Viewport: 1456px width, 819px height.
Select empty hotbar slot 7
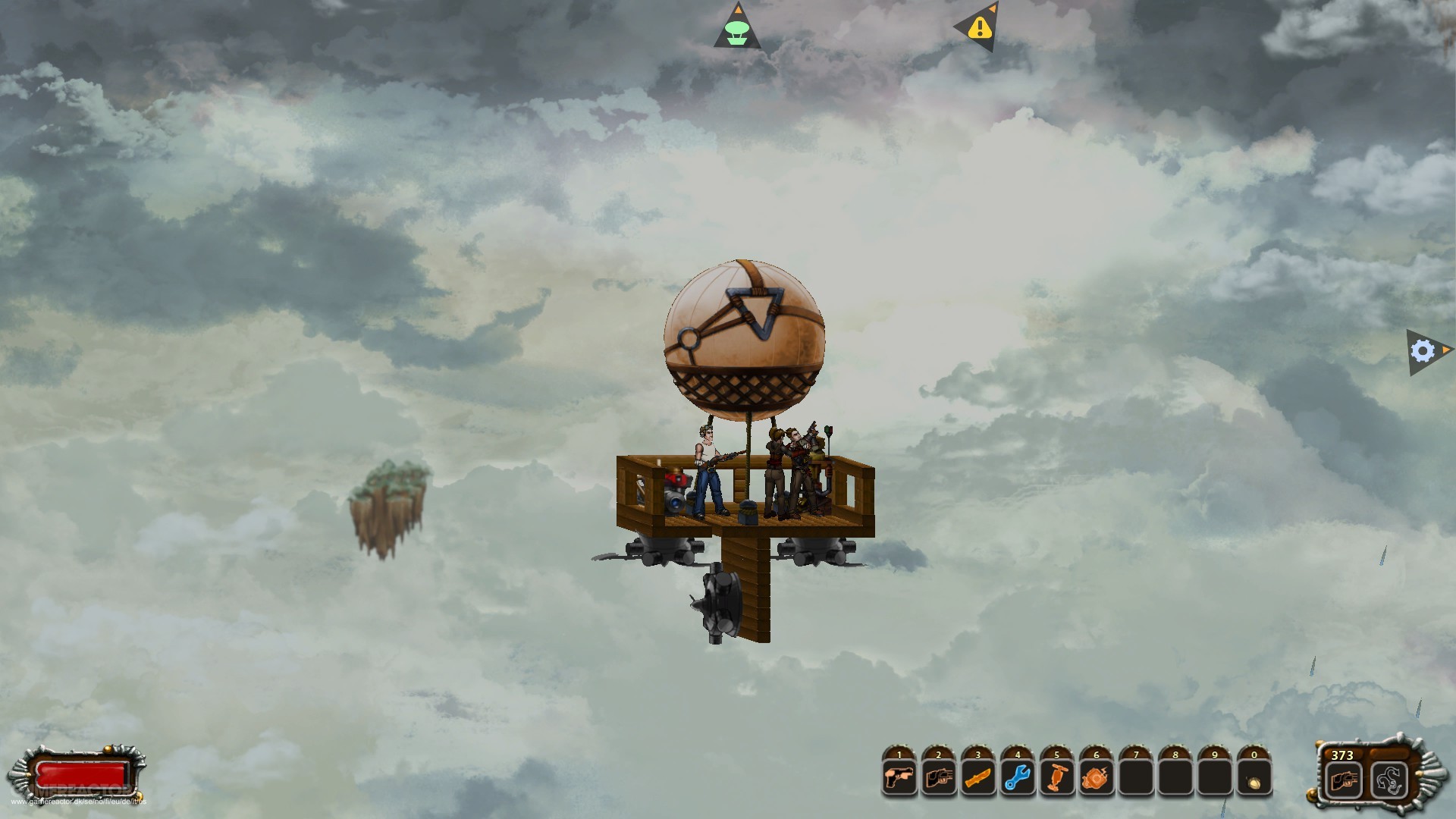pos(1136,778)
